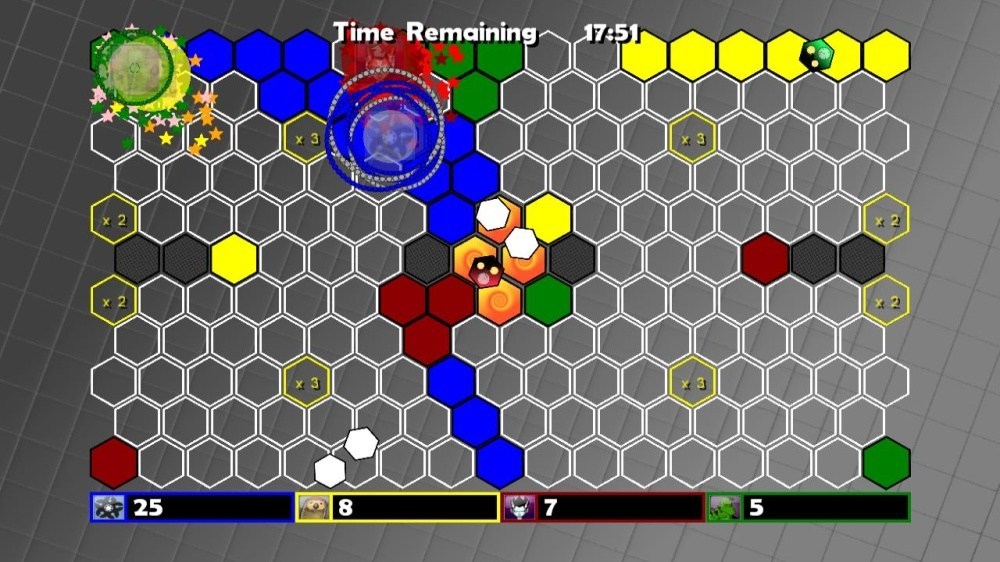The width and height of the screenshot is (1000, 562).
Task: Select the green player's avatar portrait
Action: 723,508
